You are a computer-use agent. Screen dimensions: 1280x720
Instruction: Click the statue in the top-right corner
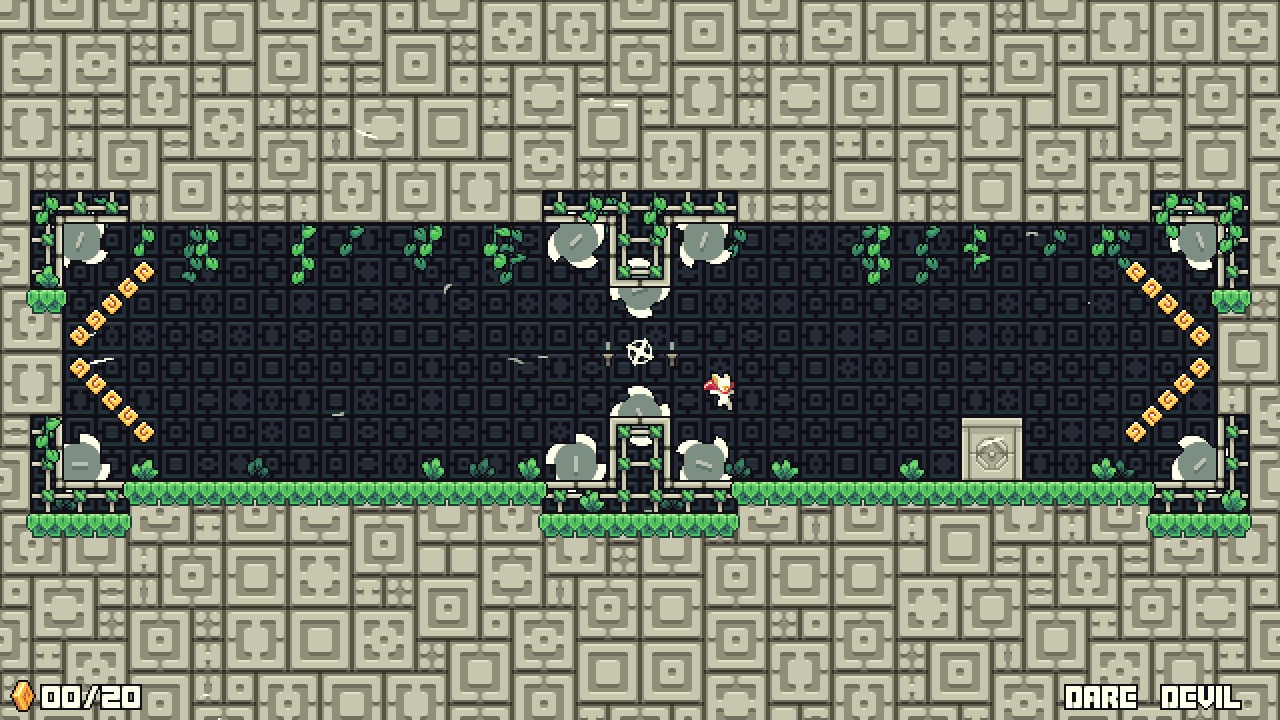(x=1195, y=245)
